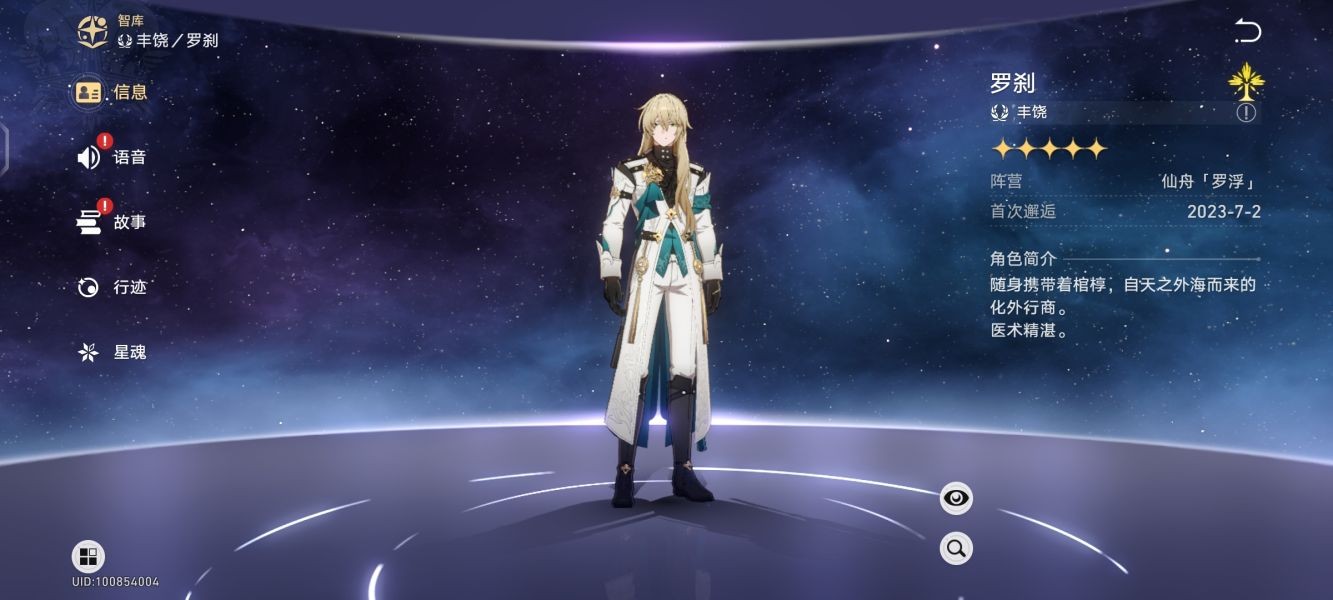This screenshot has height=600, width=1333.
Task: Open the 智库 data bank icon
Action: (x=93, y=31)
